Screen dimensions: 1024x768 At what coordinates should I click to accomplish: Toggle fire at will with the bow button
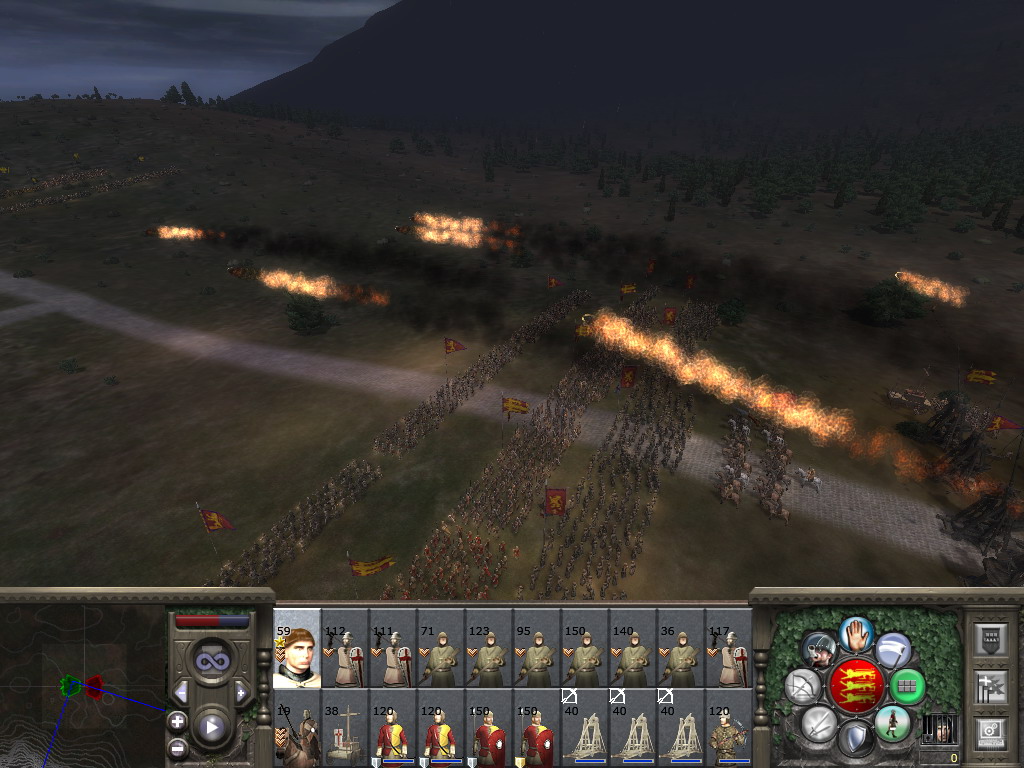click(x=803, y=686)
